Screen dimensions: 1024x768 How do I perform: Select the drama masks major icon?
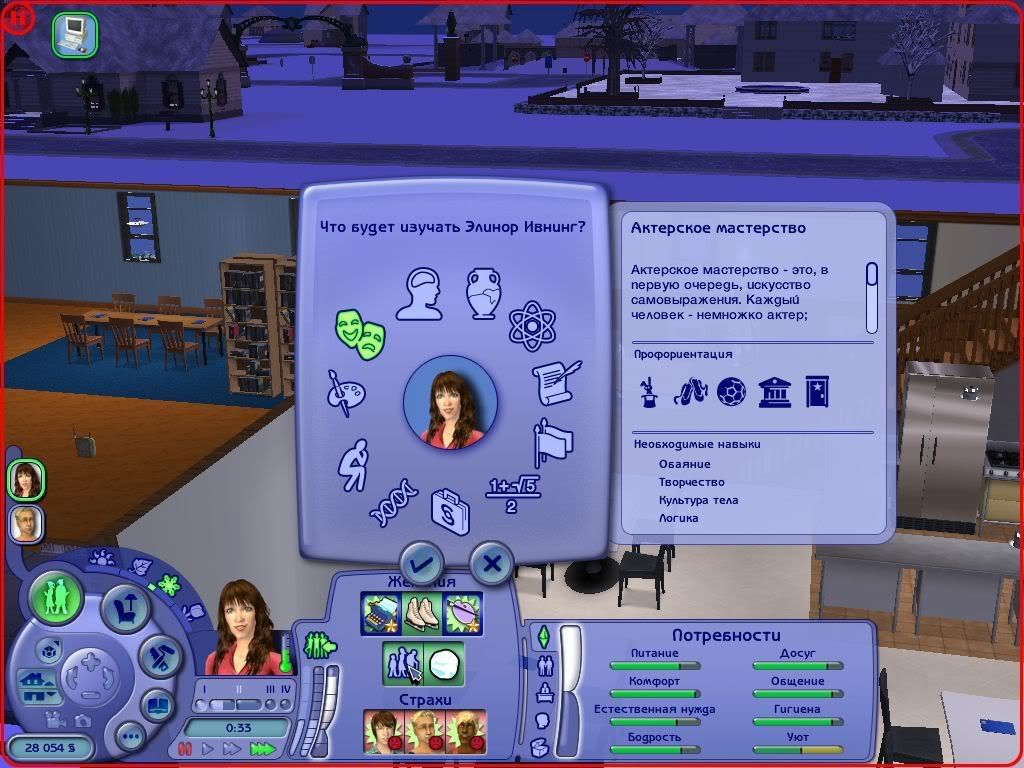(361, 329)
